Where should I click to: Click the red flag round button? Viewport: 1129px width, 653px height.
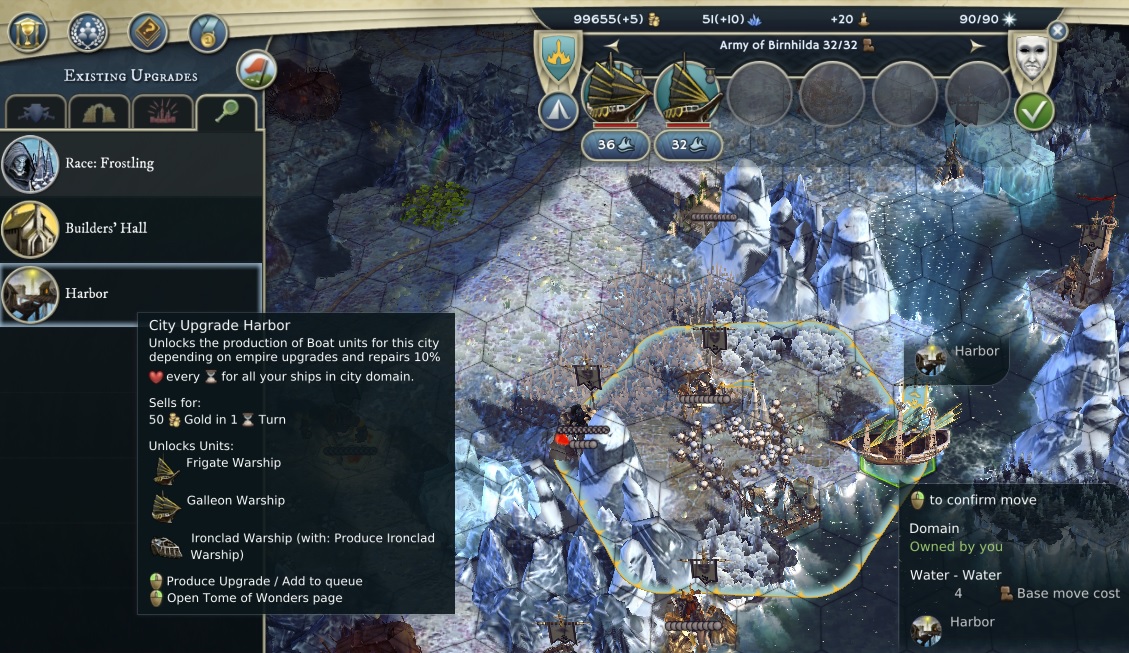pos(256,69)
